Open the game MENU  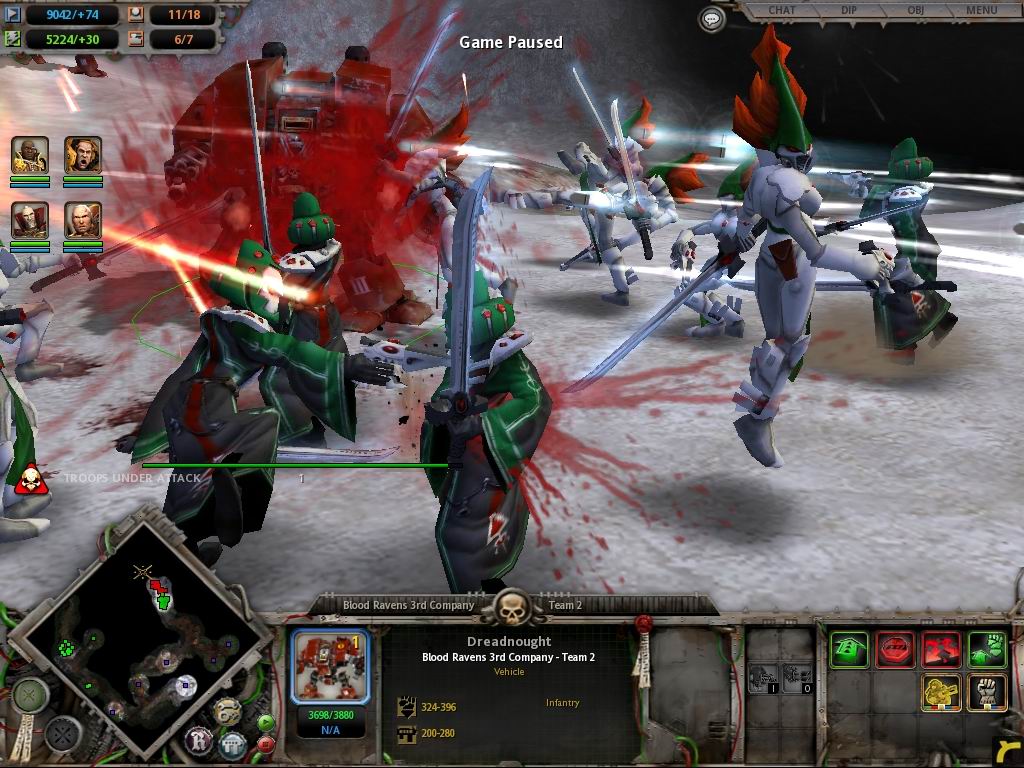pyautogui.click(x=981, y=11)
